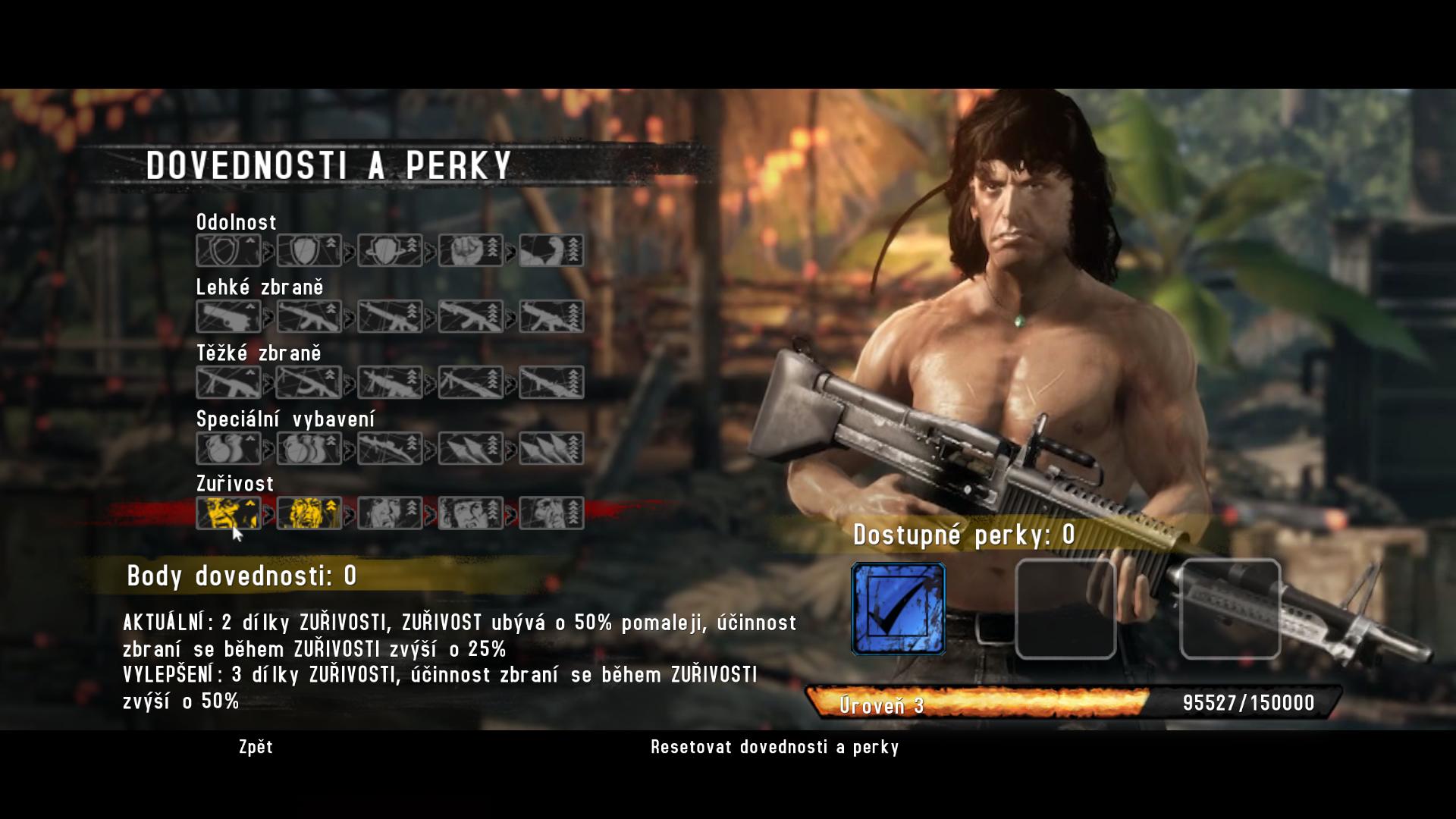Choose the first Těžké zbraně skill icon
Screen dimensions: 1456x819
(x=229, y=381)
